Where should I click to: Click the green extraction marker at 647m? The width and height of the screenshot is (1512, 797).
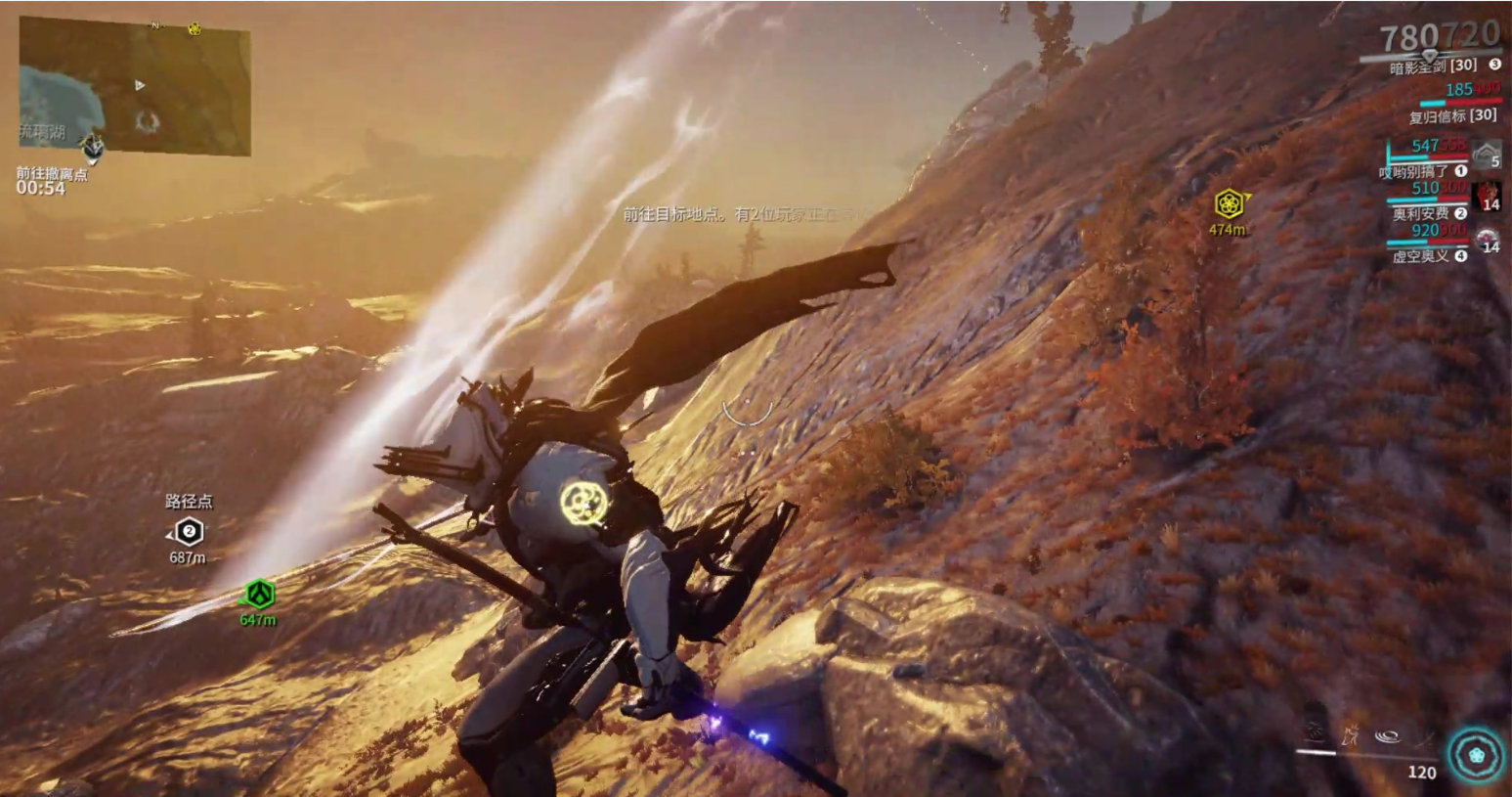point(259,594)
